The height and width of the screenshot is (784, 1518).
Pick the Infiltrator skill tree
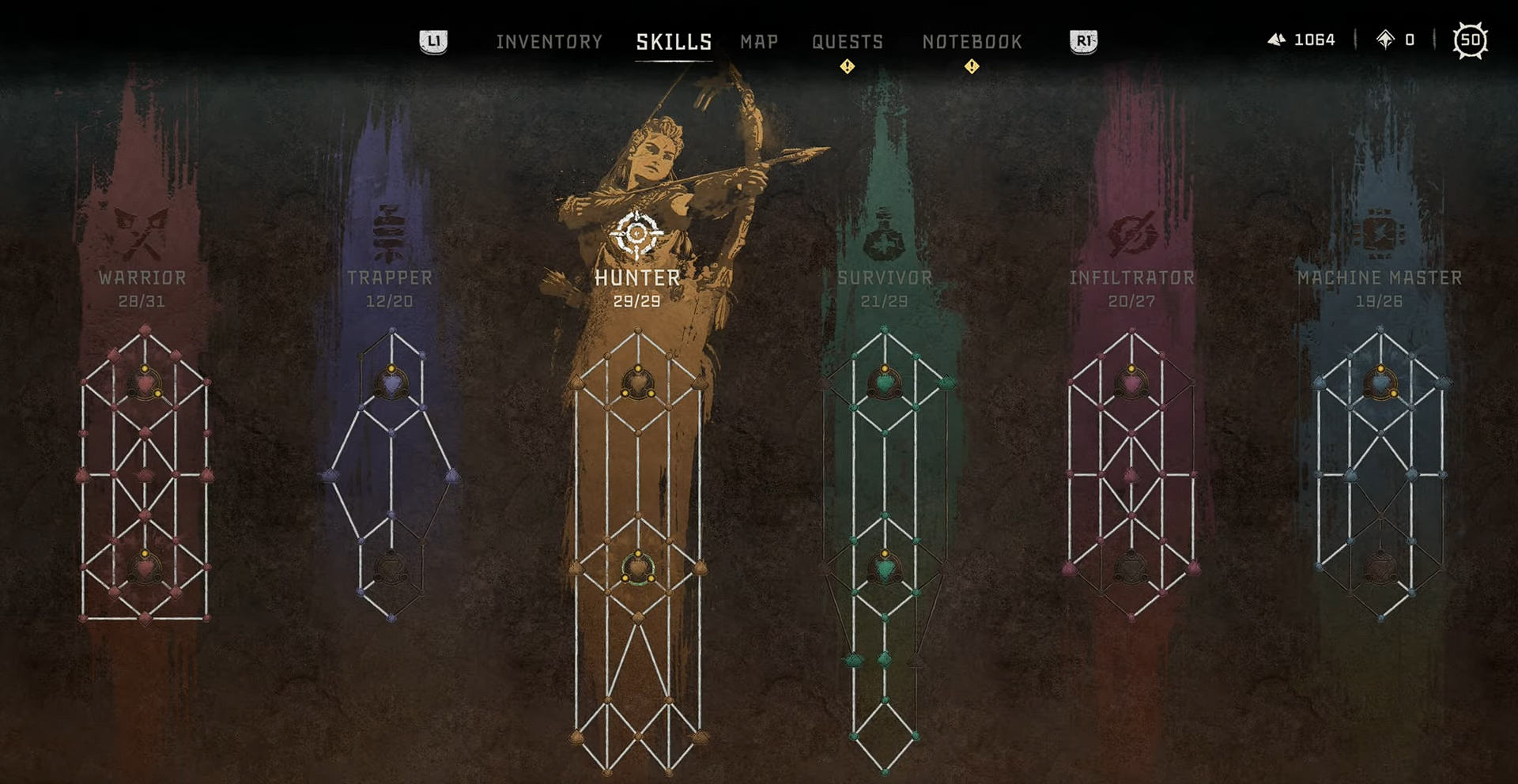1131,278
